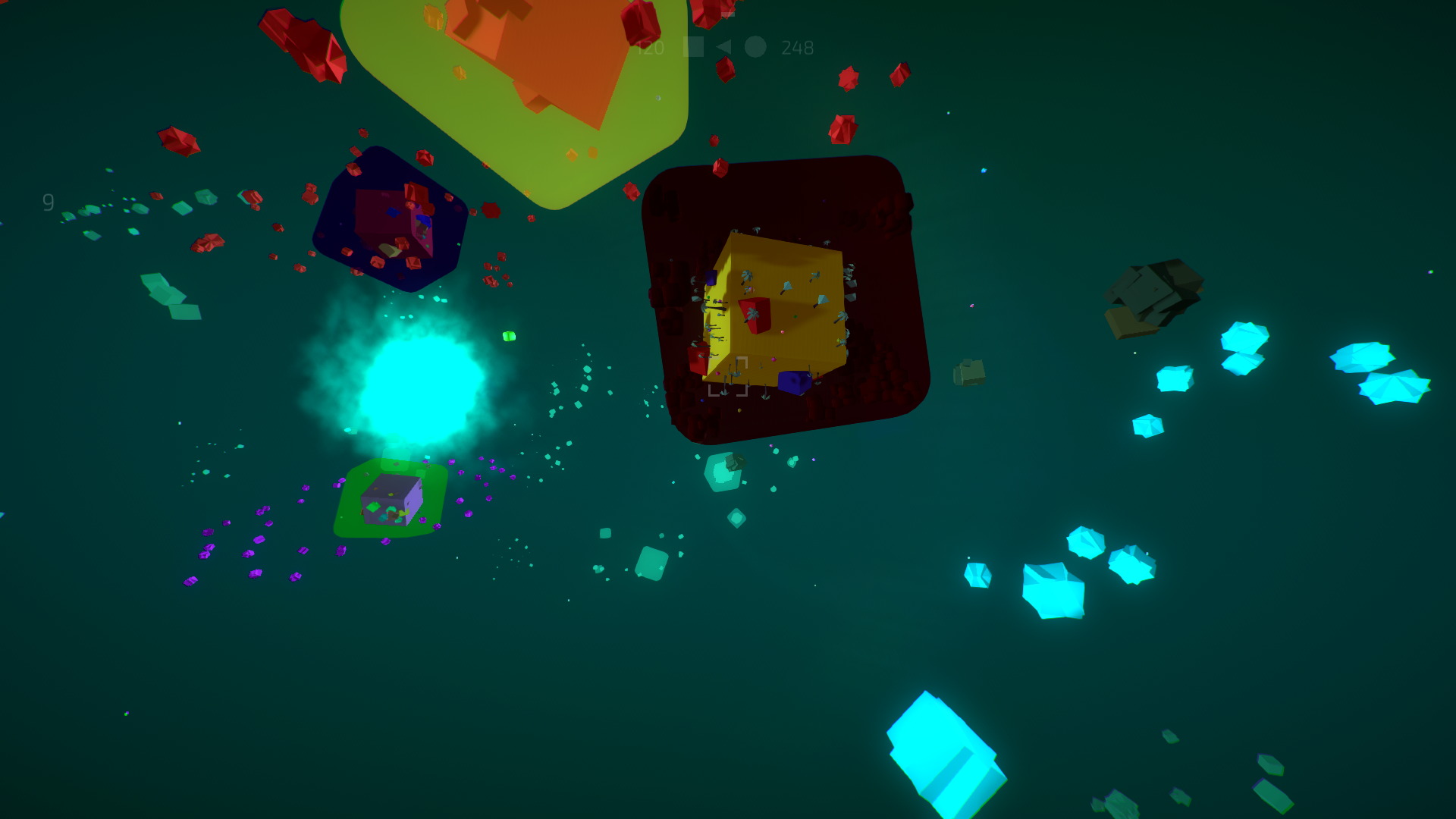Select the square resource icon beside the 120 counter

[694, 47]
